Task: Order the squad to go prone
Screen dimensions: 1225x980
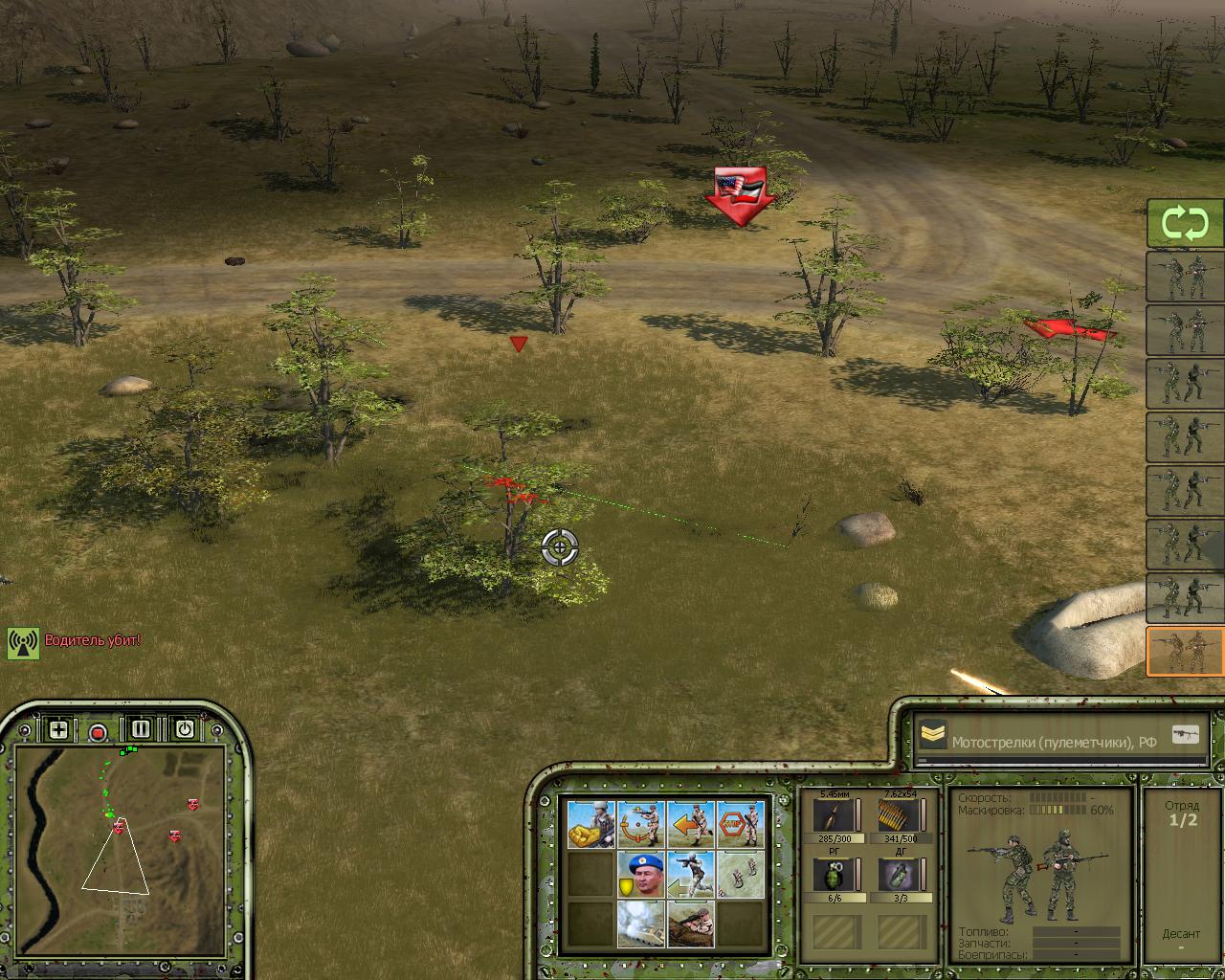Action: [x=691, y=924]
